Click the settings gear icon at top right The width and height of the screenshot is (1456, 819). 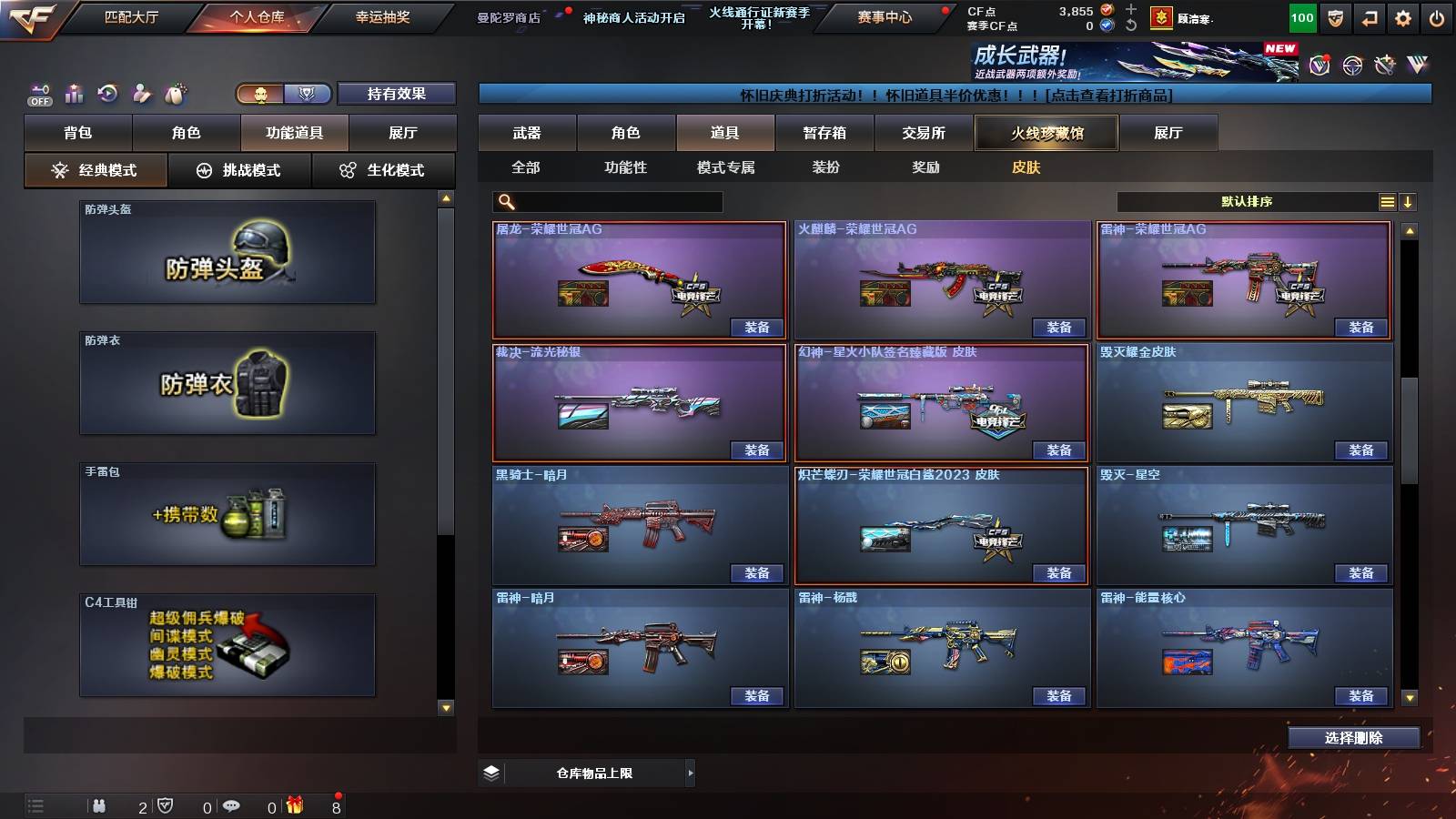tap(1401, 16)
